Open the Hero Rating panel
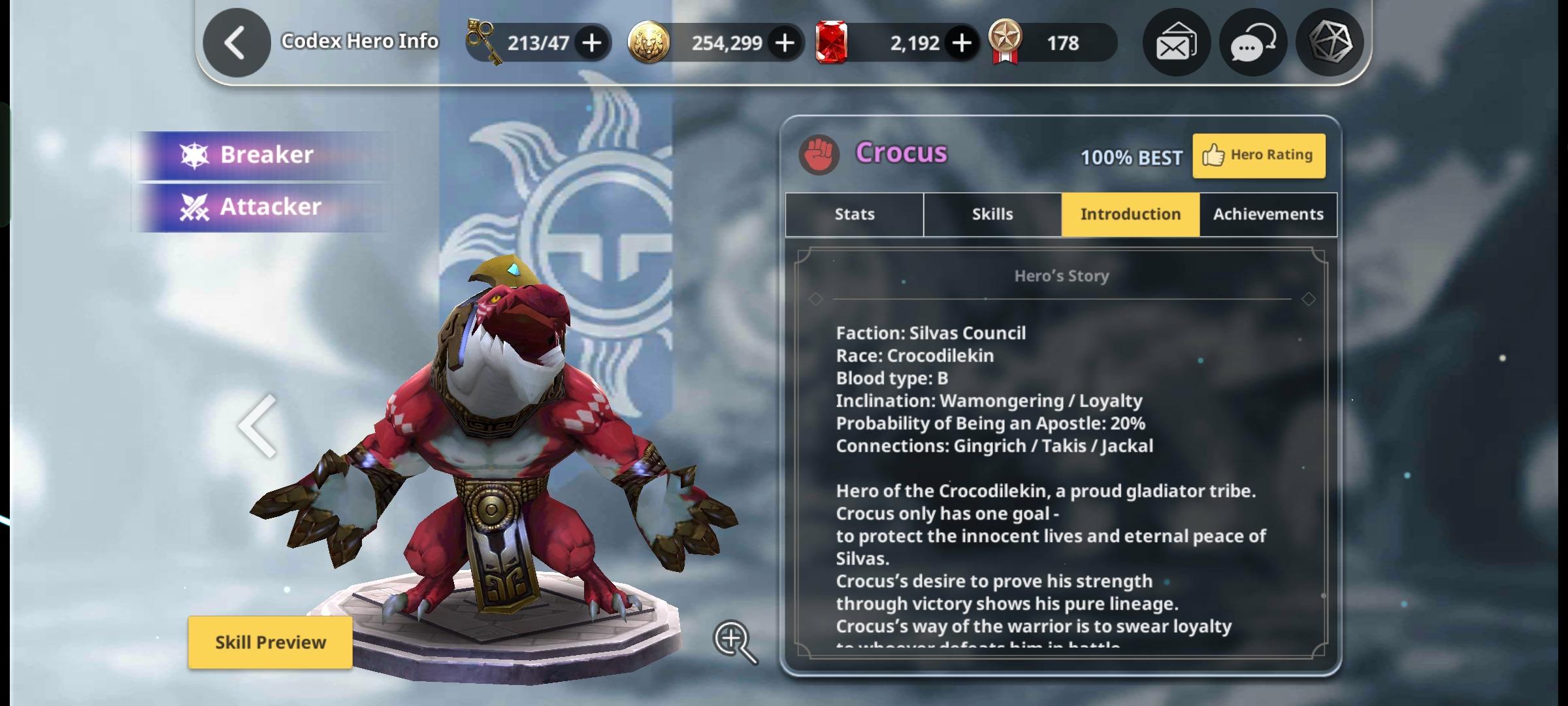The image size is (1568, 706). tap(1258, 156)
